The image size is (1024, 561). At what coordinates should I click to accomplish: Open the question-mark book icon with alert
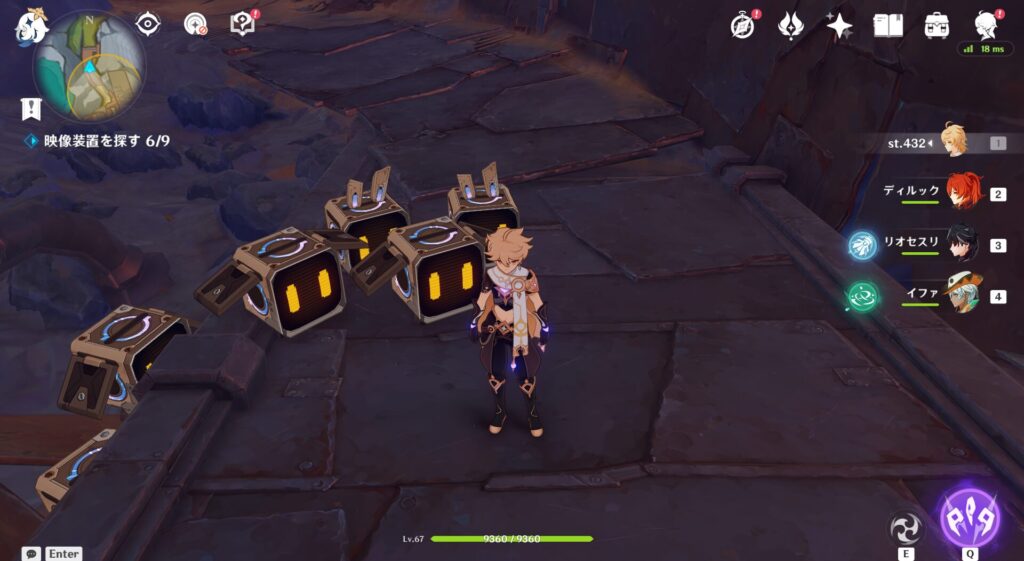(243, 23)
